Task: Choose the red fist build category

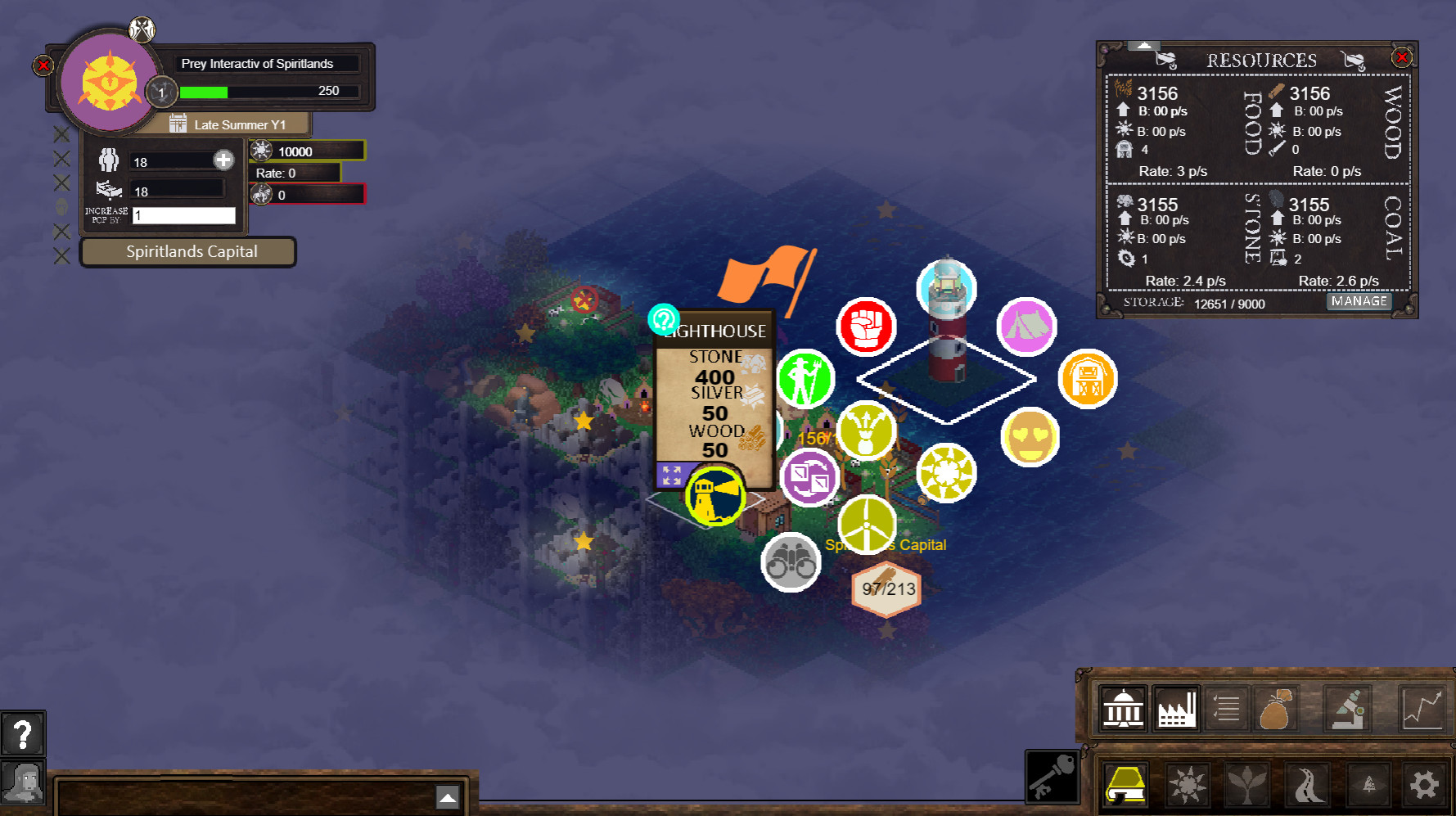Action: 866,327
